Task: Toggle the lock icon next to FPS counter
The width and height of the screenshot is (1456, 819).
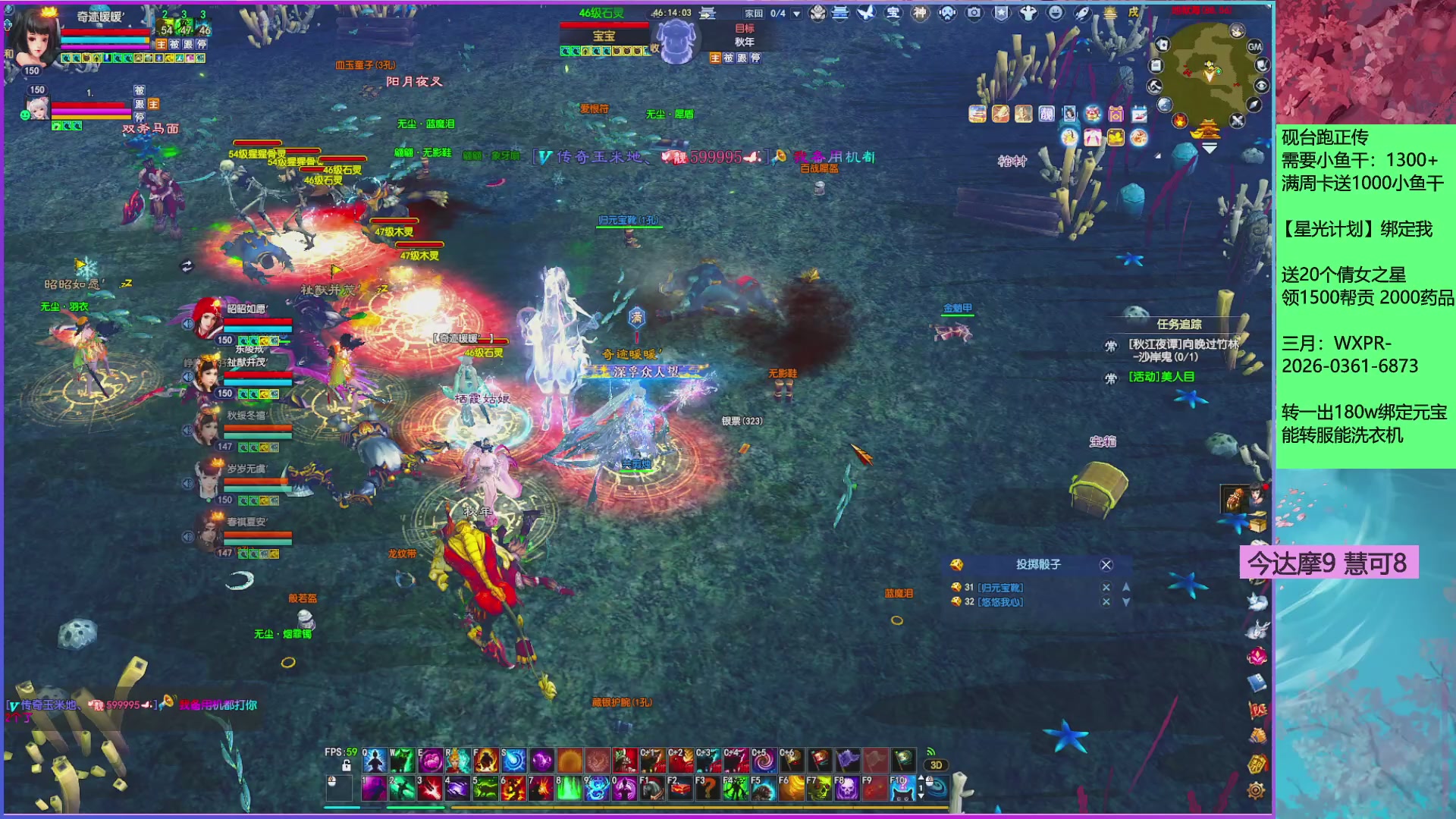Action: (x=347, y=765)
